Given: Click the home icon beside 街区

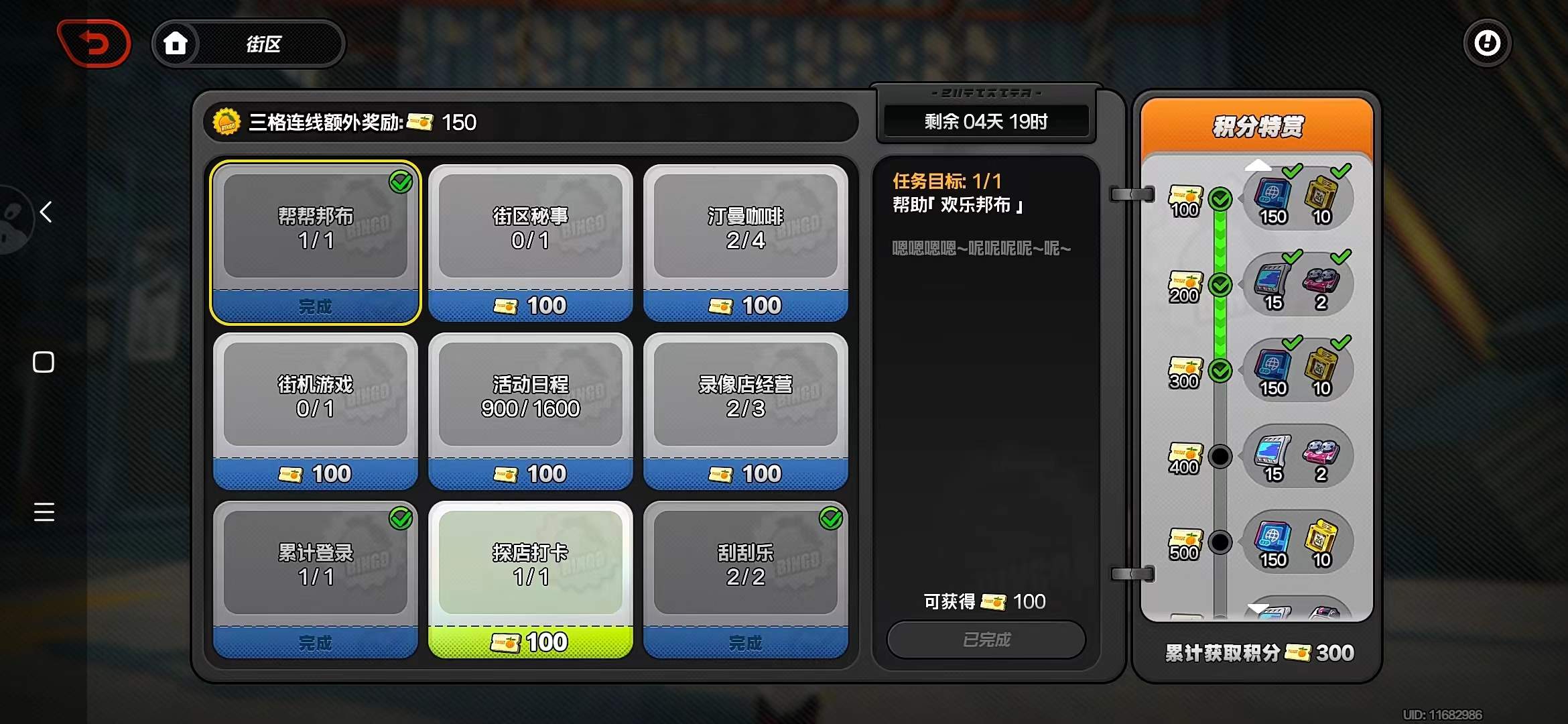Looking at the screenshot, I should point(176,43).
